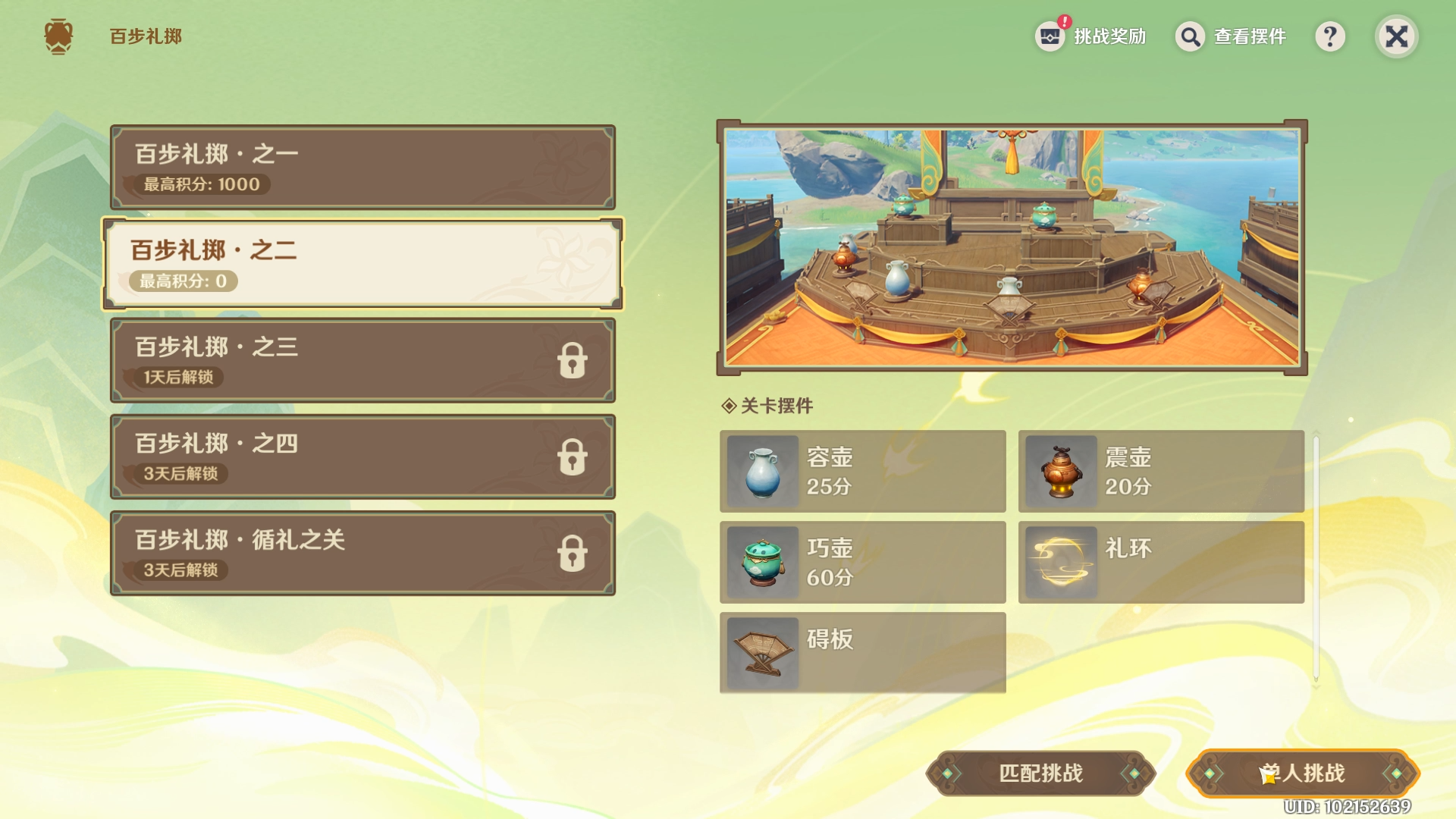View the 震壶 20分 item entry
Viewport: 1456px width, 819px height.
coord(1161,471)
